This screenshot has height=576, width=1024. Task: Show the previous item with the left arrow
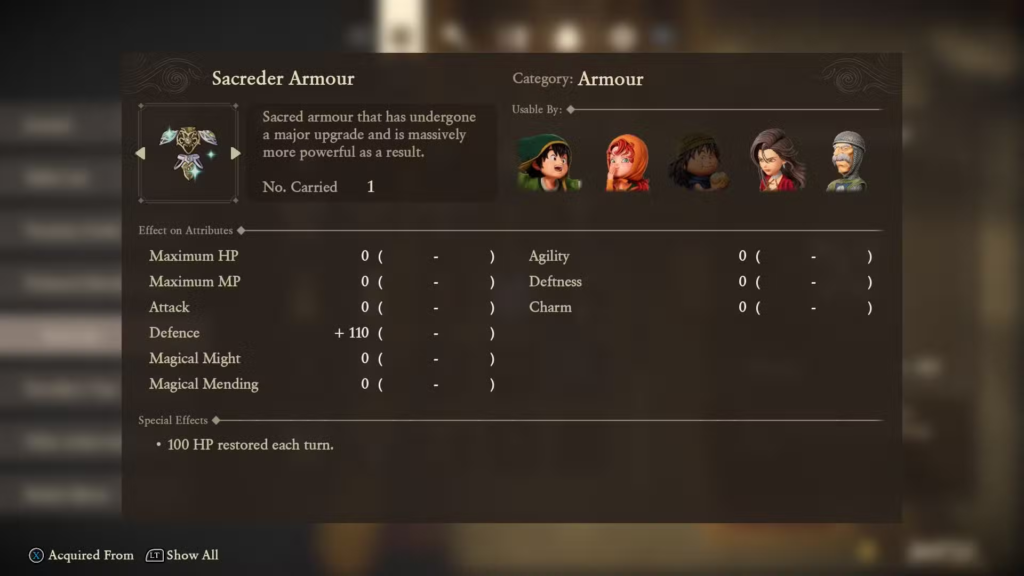click(140, 153)
